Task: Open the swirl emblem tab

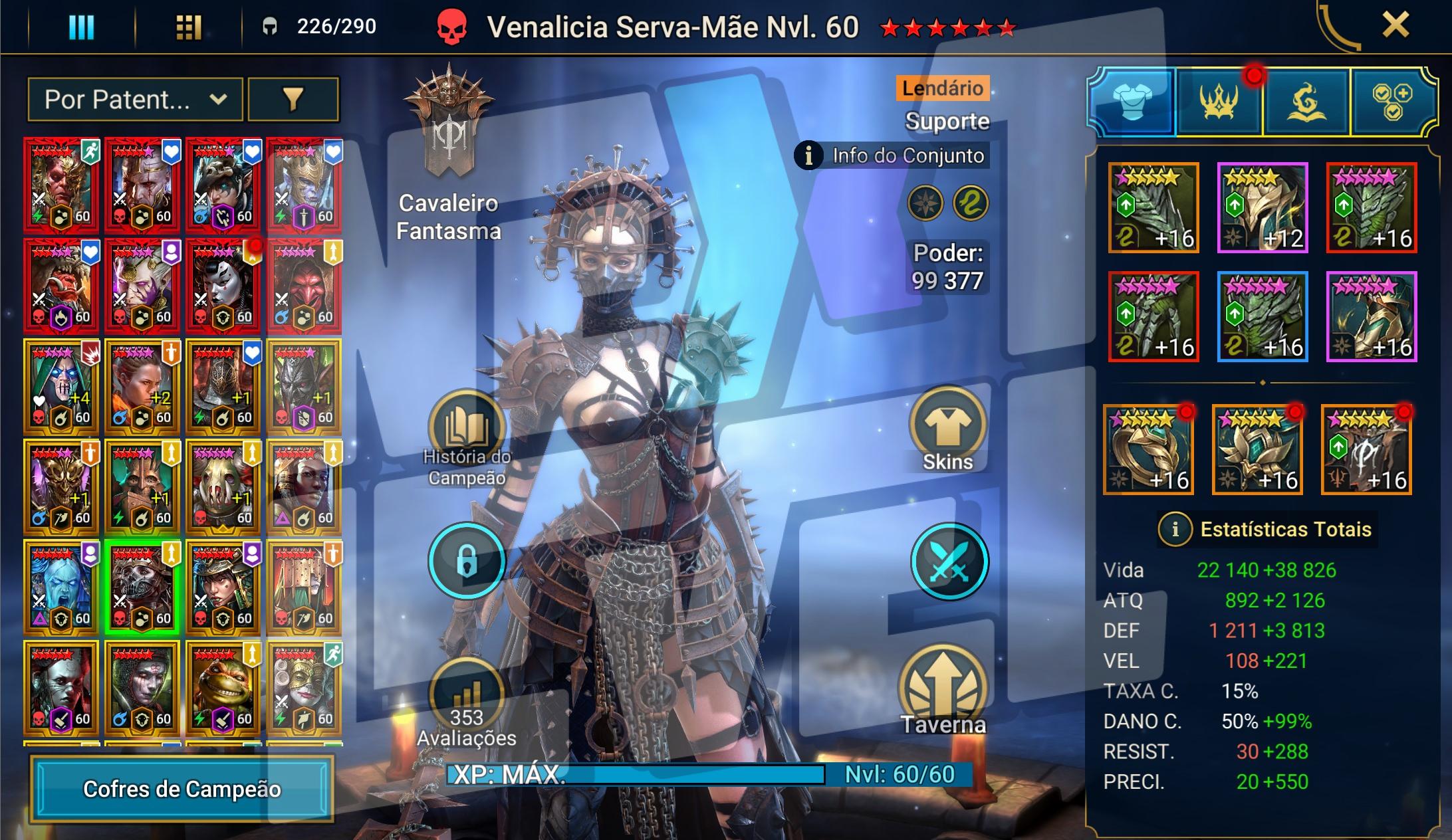Action: click(1306, 102)
